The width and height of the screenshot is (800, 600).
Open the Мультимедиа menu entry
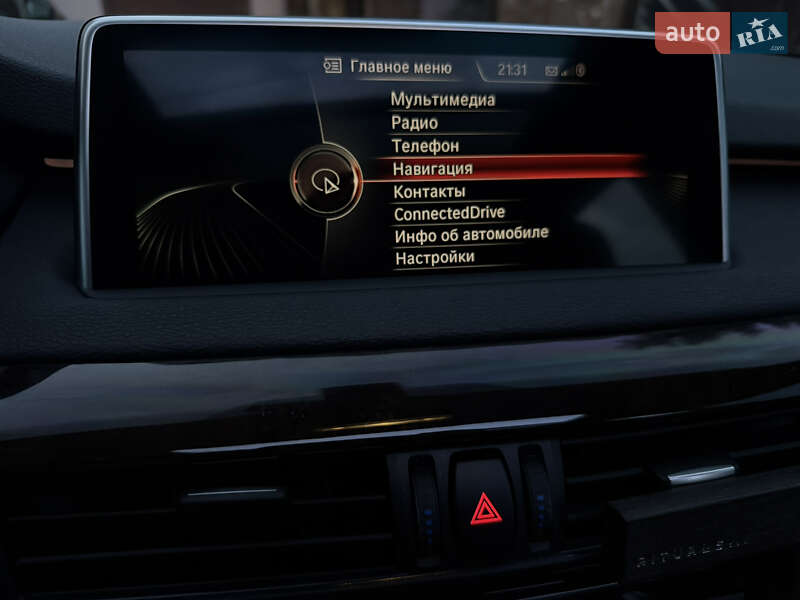(x=443, y=100)
